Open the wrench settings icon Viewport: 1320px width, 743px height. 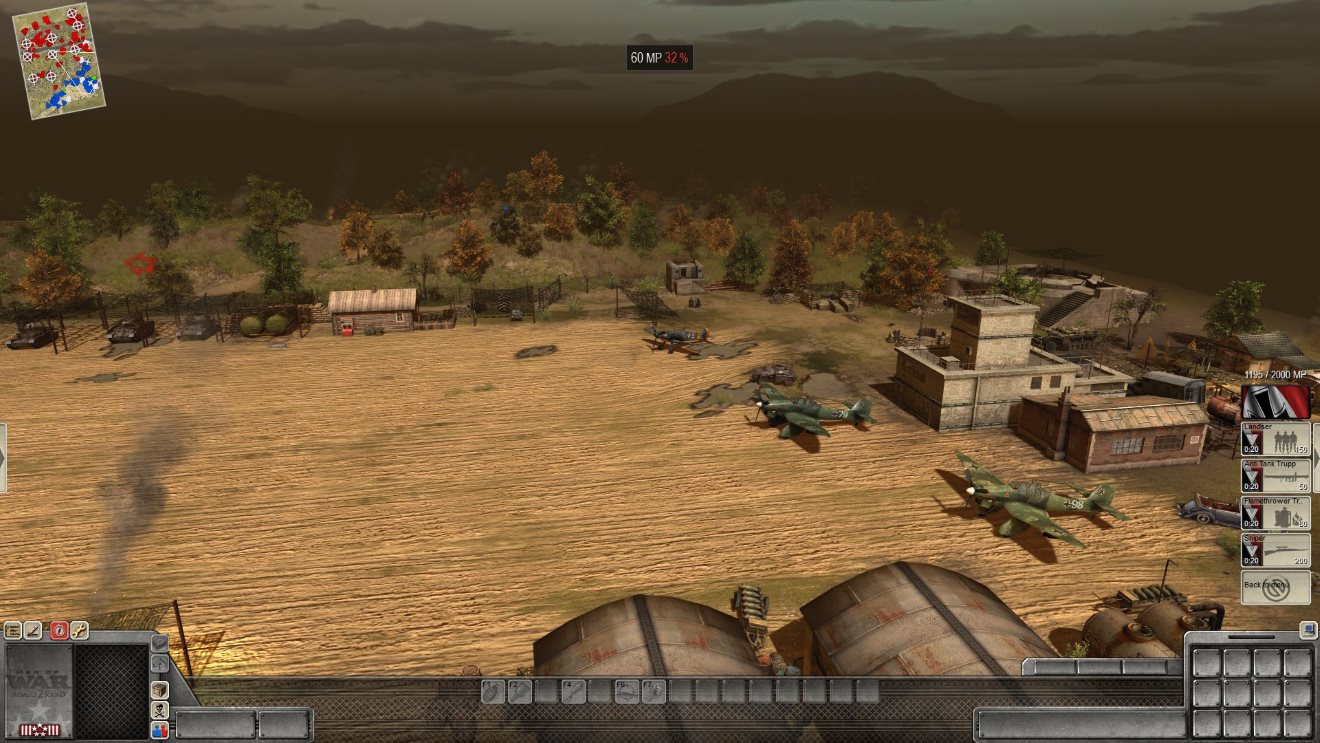point(79,631)
